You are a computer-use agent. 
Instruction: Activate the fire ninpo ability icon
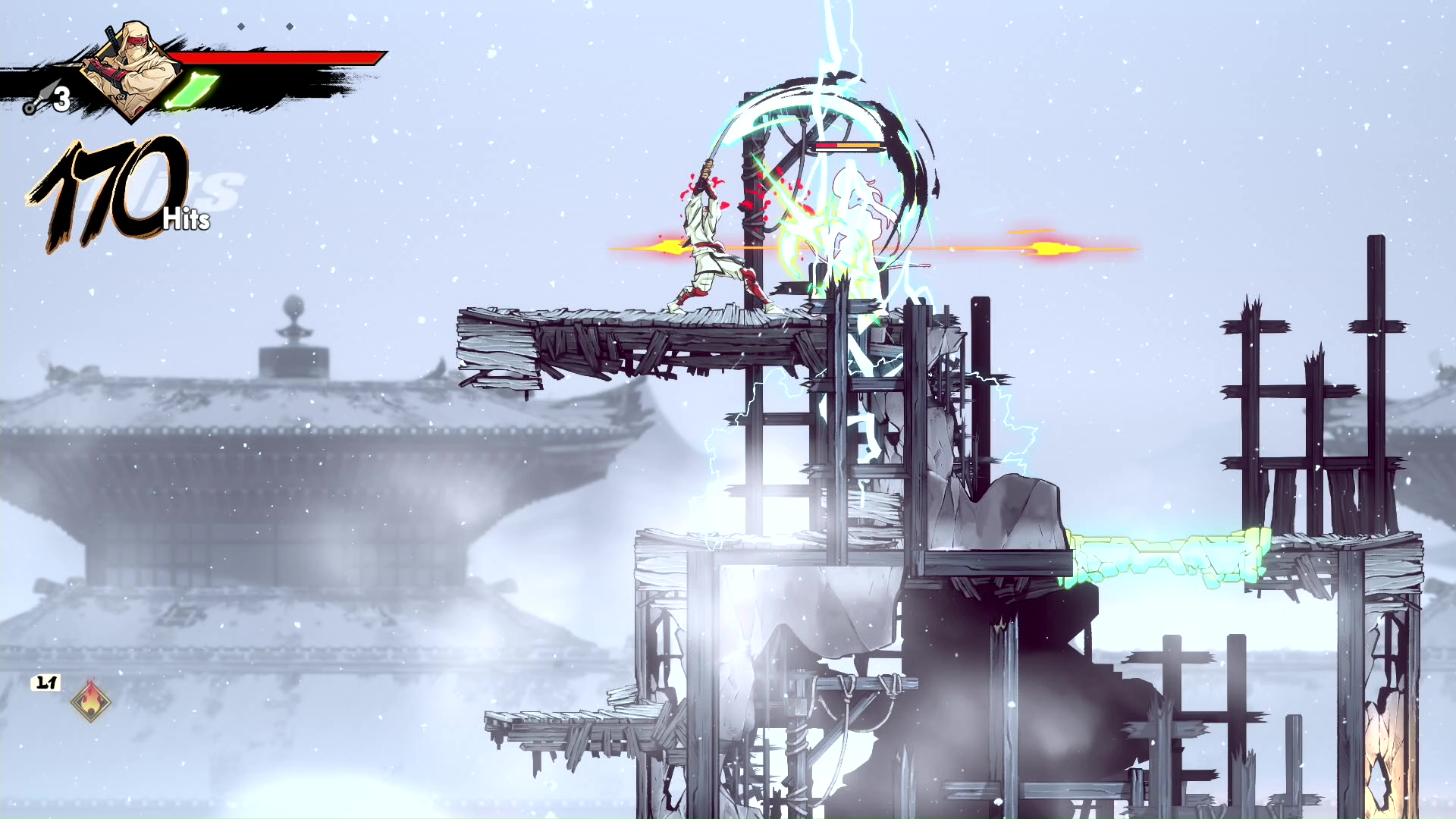91,701
